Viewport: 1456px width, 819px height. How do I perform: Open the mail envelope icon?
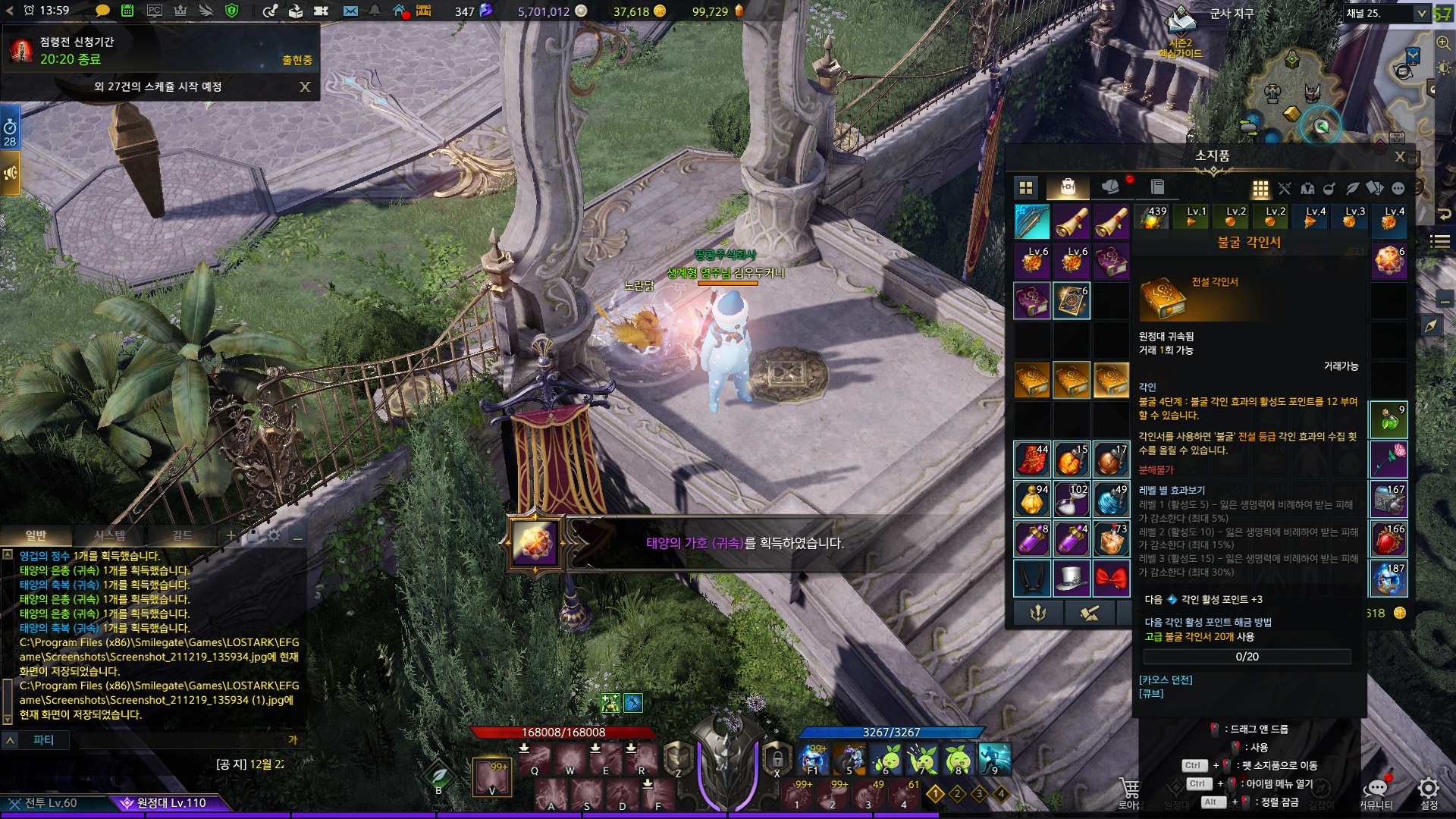point(350,11)
